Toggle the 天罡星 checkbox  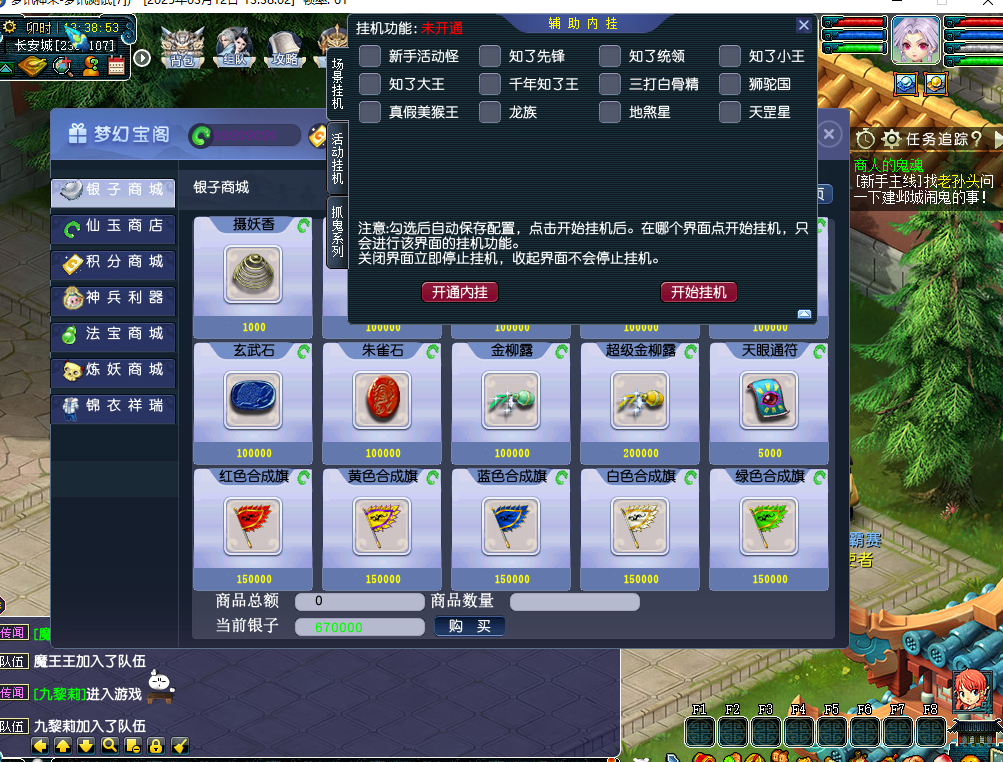point(730,112)
